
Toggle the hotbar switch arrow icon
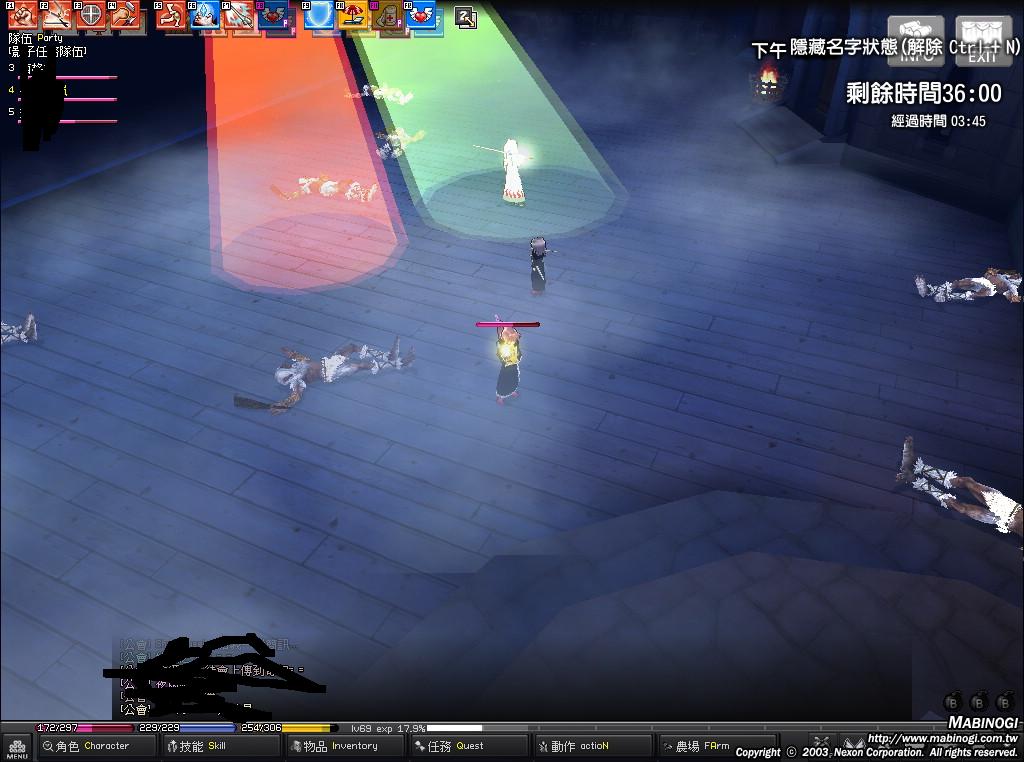point(465,16)
